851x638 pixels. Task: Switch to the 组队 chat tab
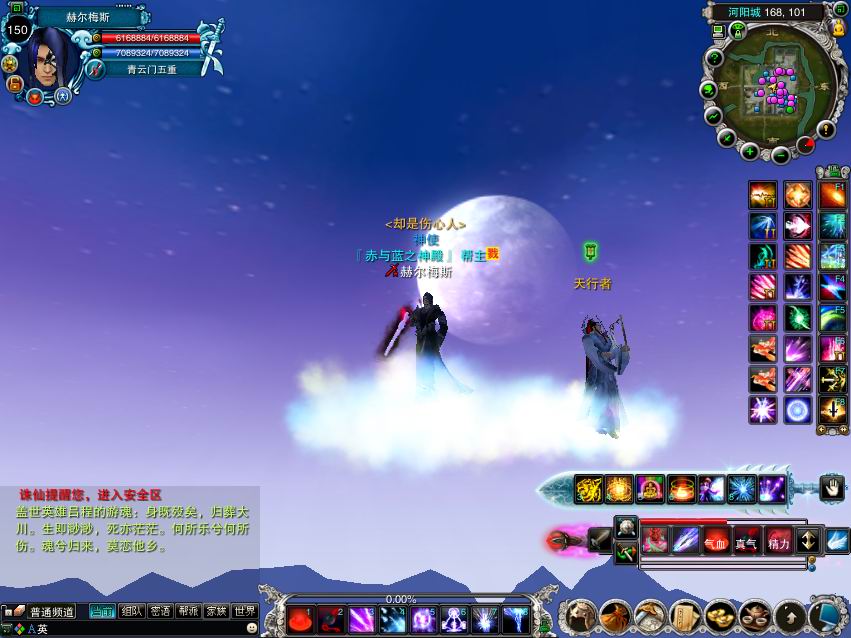(131, 611)
